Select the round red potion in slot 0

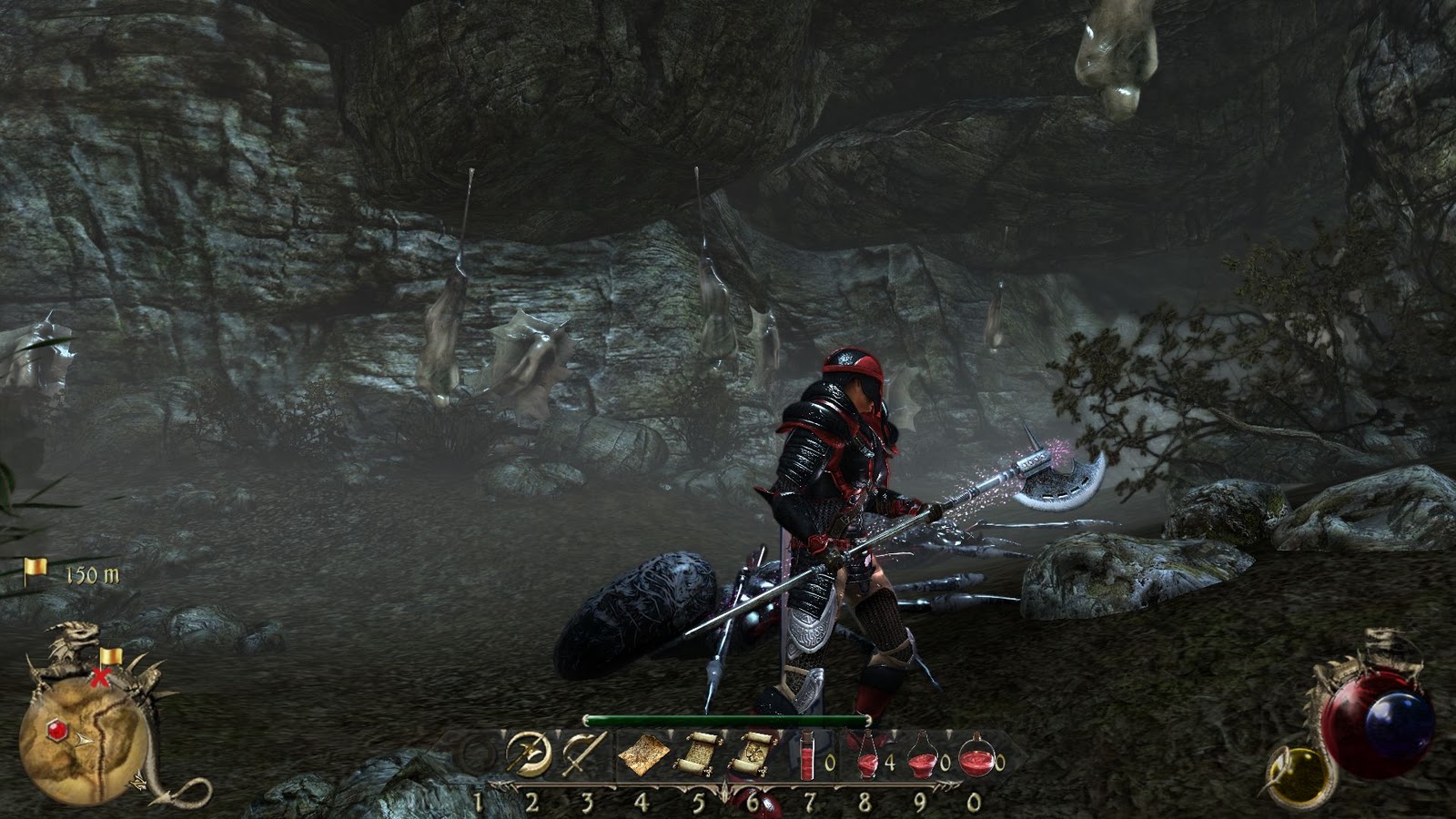(x=975, y=754)
